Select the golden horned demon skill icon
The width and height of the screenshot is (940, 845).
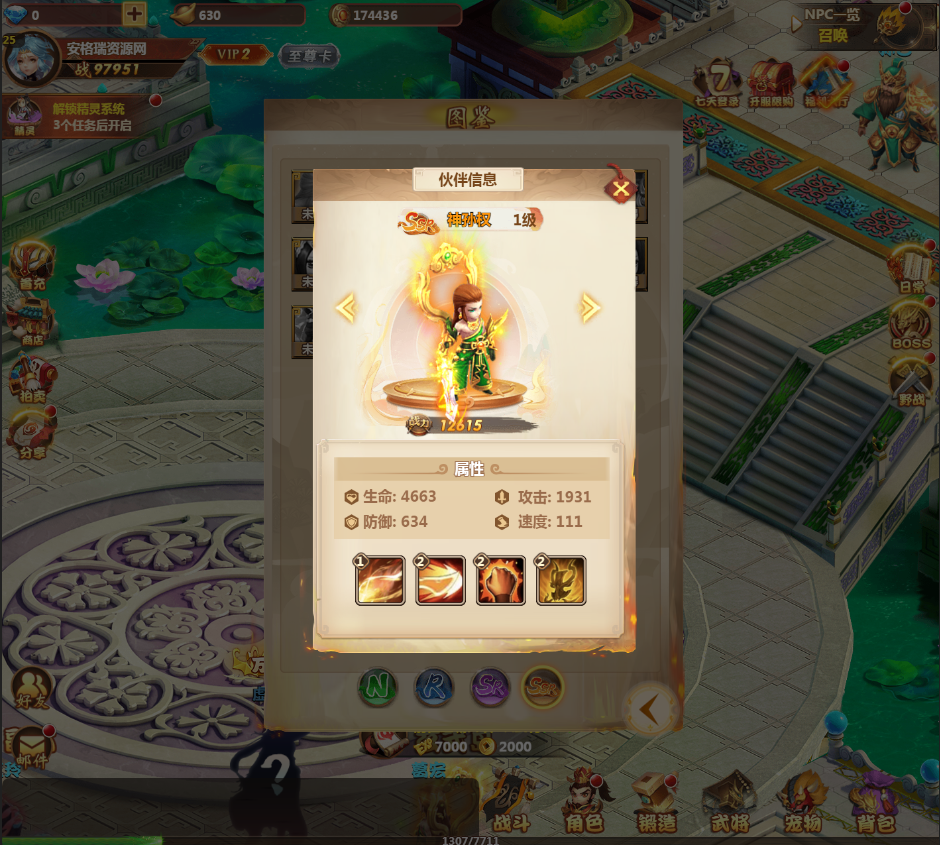(x=560, y=581)
